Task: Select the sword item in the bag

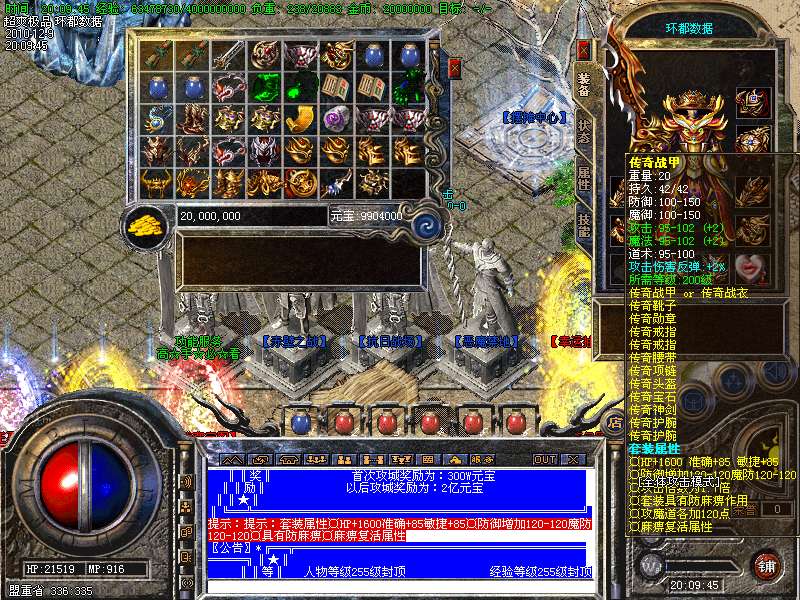Action: (227, 56)
